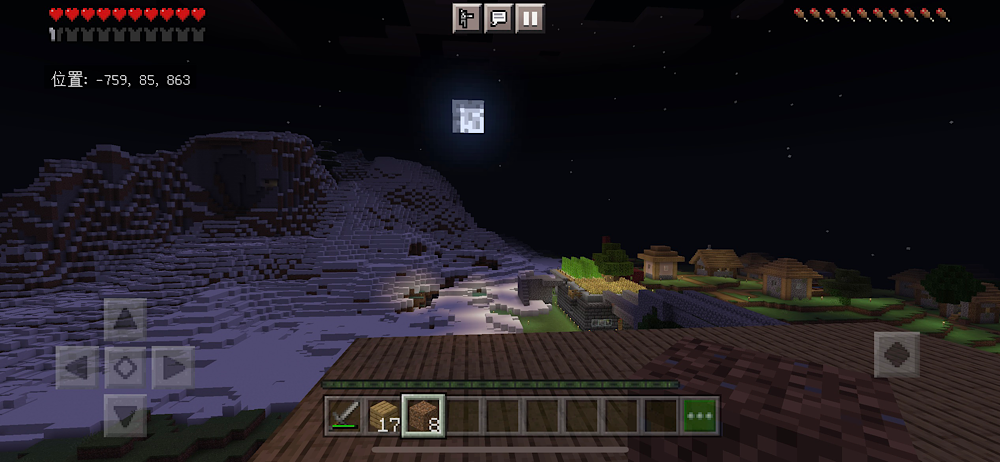Tap the strafe right arrow

(x=172, y=367)
